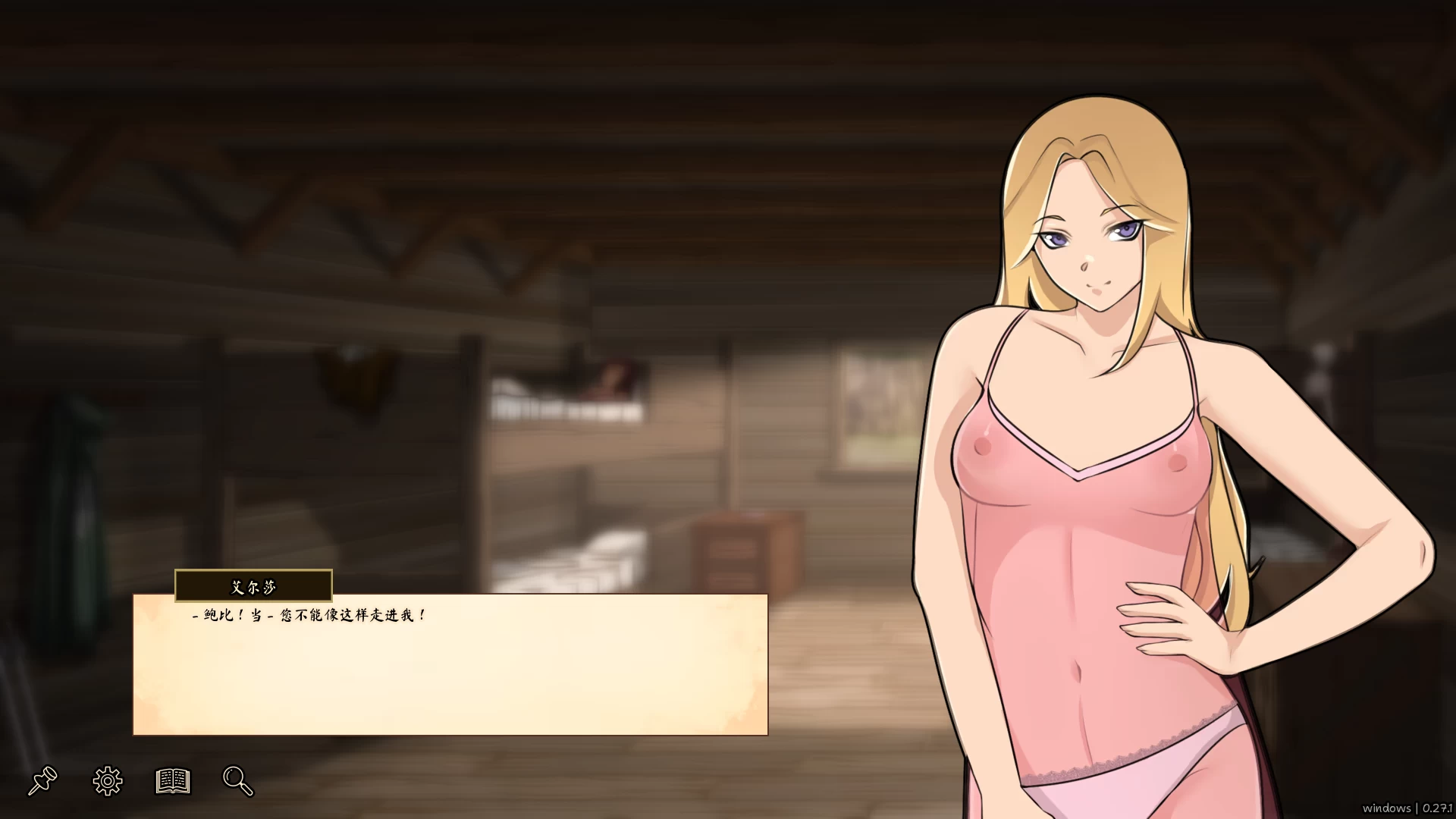
Task: Click the windows | 0.27.1 version label
Action: pyautogui.click(x=1407, y=808)
